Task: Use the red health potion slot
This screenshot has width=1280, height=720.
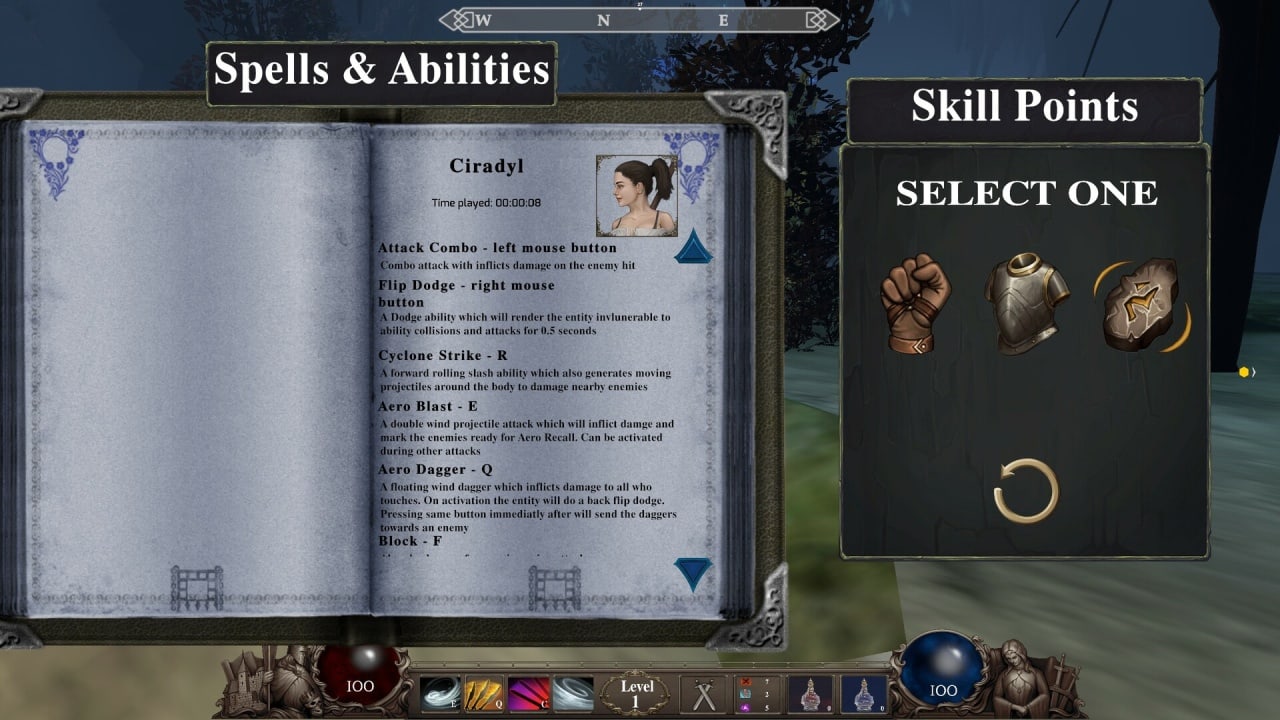Action: click(811, 694)
